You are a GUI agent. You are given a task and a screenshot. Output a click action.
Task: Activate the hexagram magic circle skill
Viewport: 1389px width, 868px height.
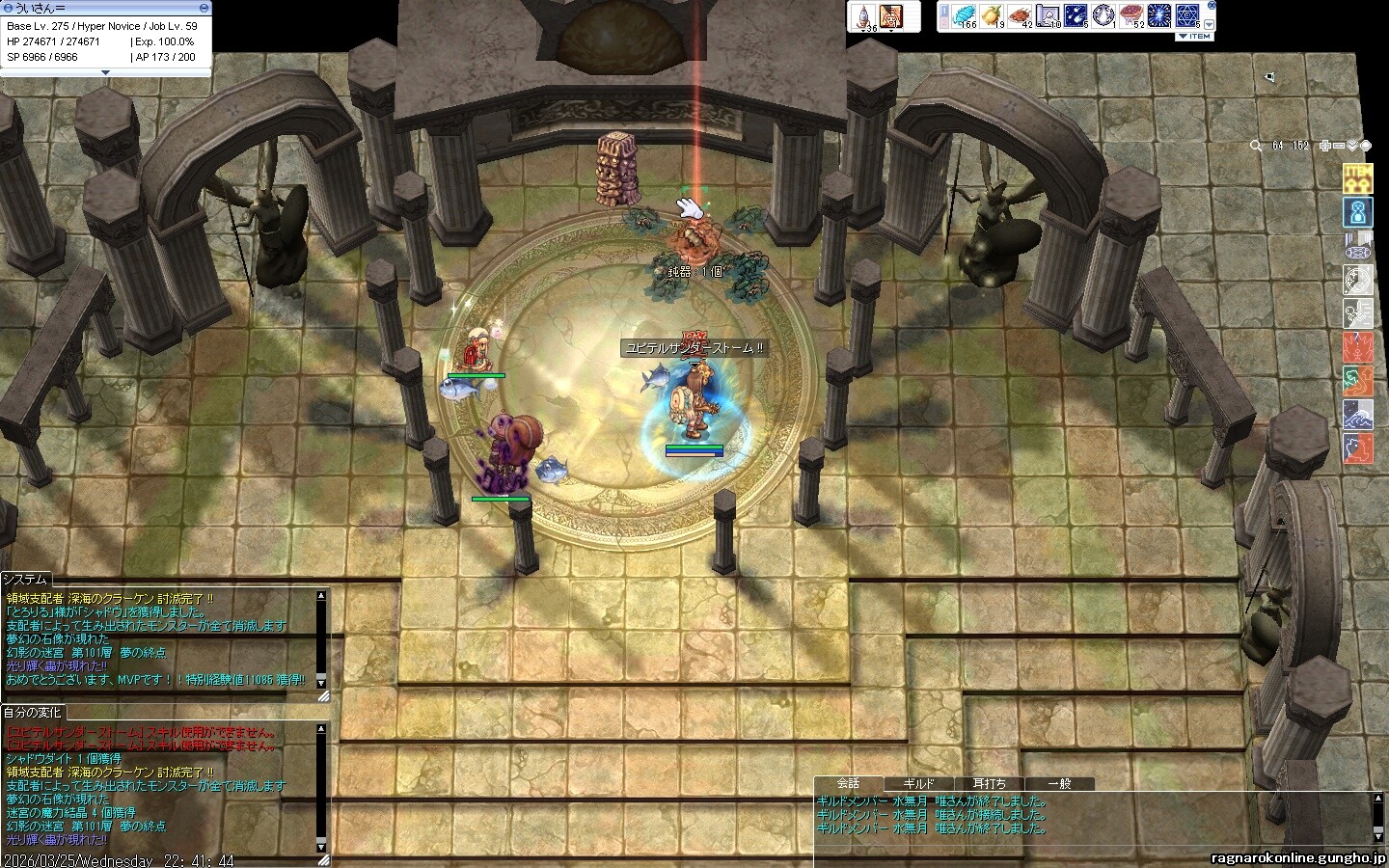[1188, 15]
